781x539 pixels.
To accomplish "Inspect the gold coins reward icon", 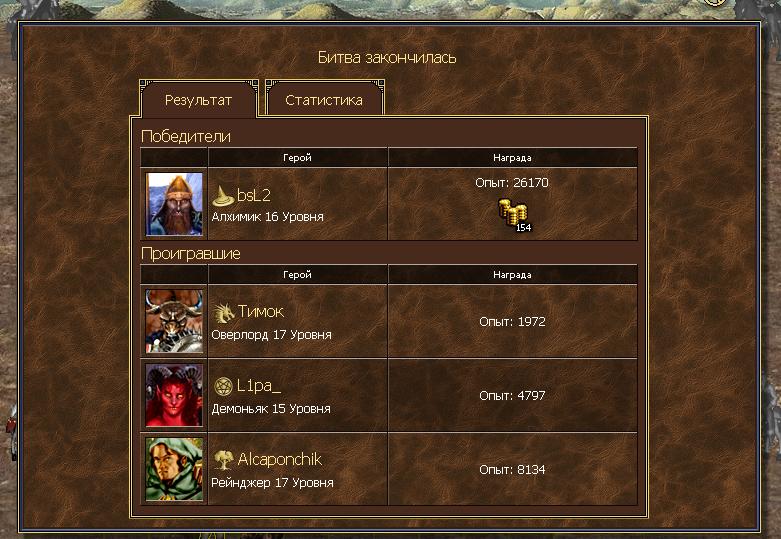I will click(x=514, y=214).
